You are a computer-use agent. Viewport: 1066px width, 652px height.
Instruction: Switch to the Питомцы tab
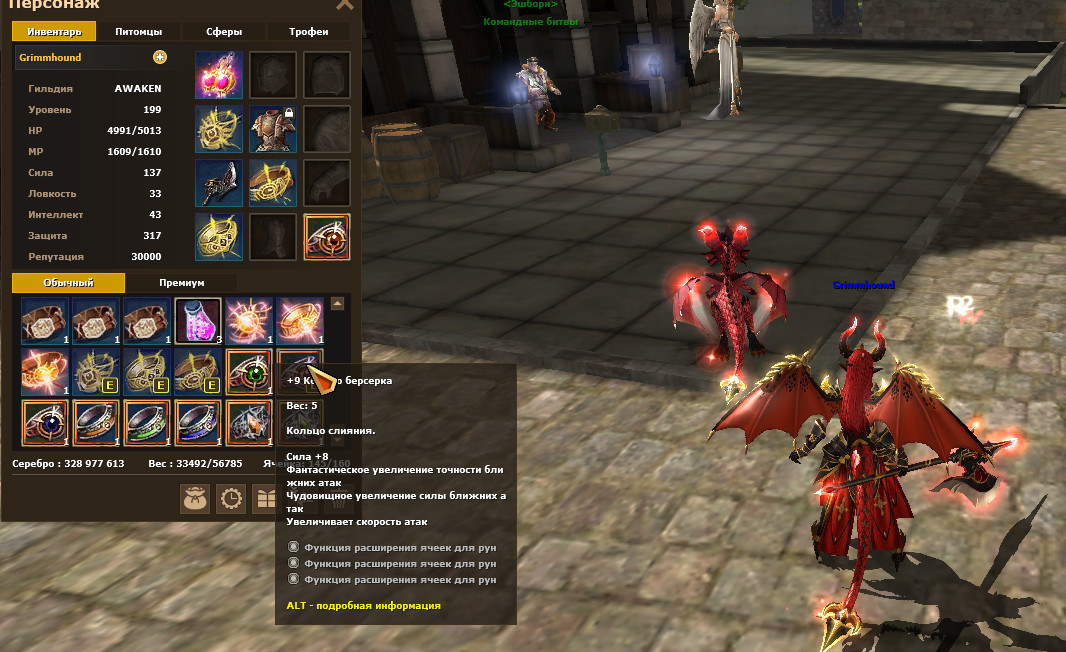(x=139, y=32)
